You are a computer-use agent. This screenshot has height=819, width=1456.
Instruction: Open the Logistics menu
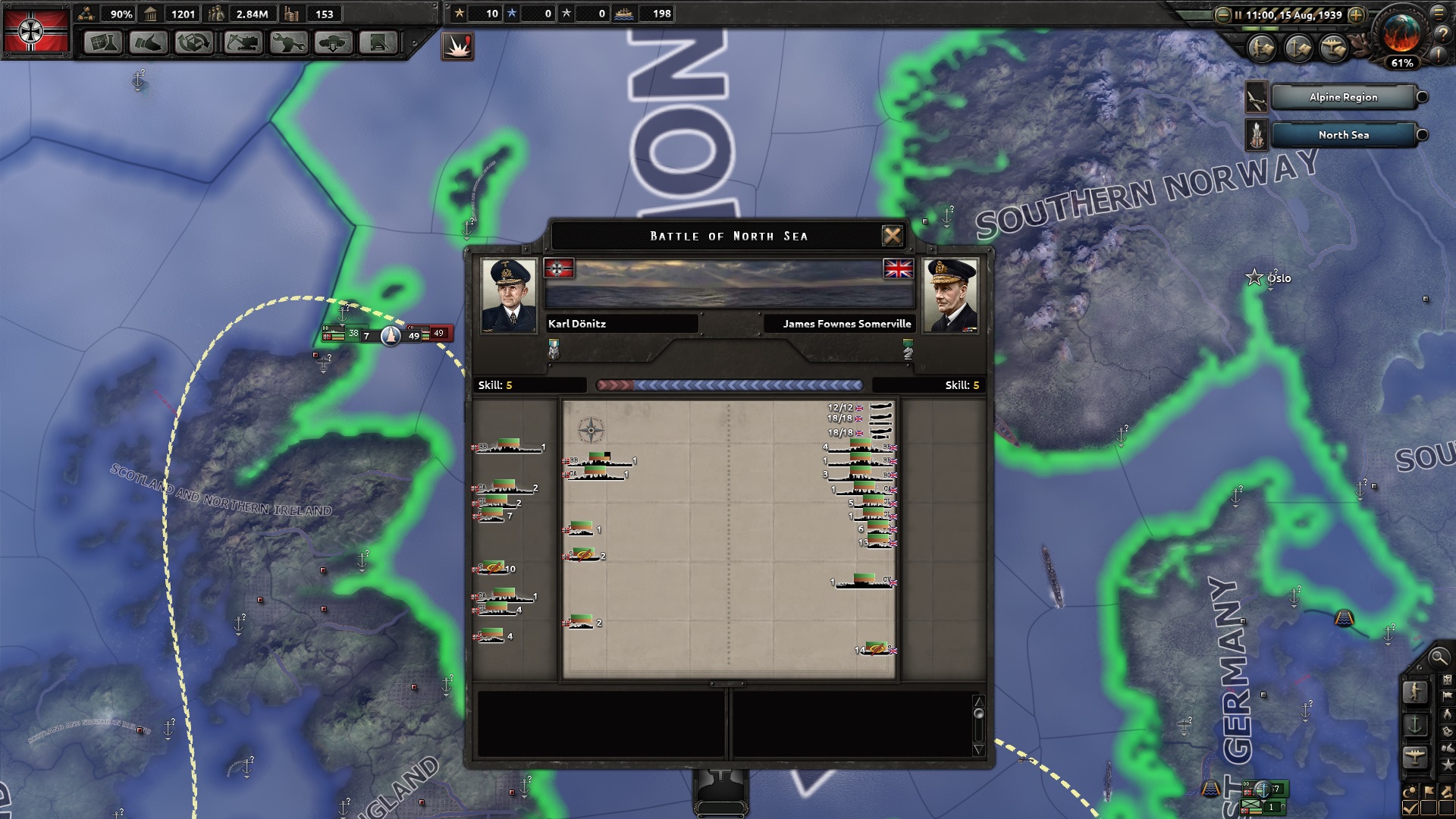click(x=378, y=43)
